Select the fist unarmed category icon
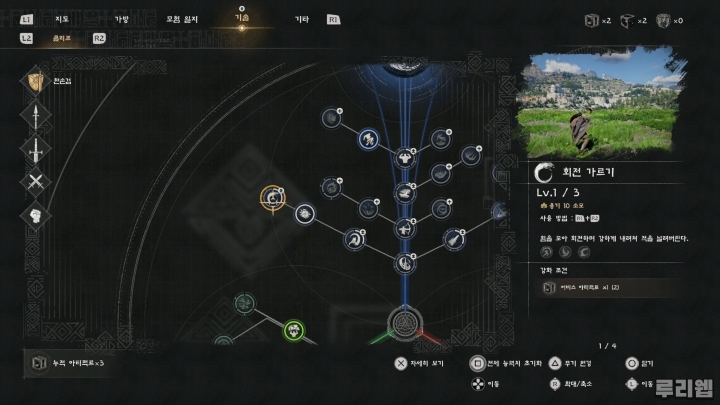 (x=36, y=216)
